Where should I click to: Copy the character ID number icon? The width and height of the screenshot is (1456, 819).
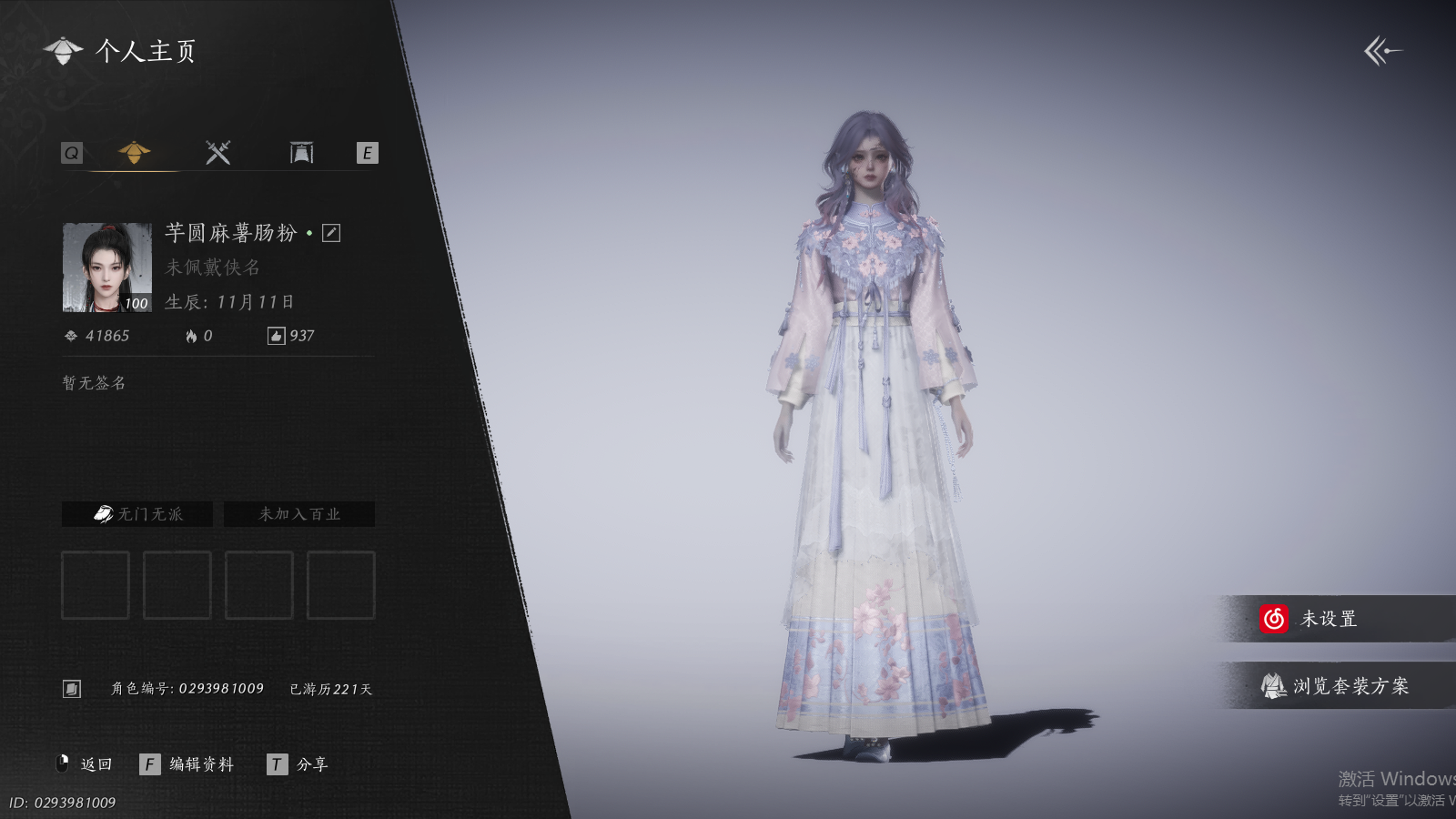[x=72, y=689]
